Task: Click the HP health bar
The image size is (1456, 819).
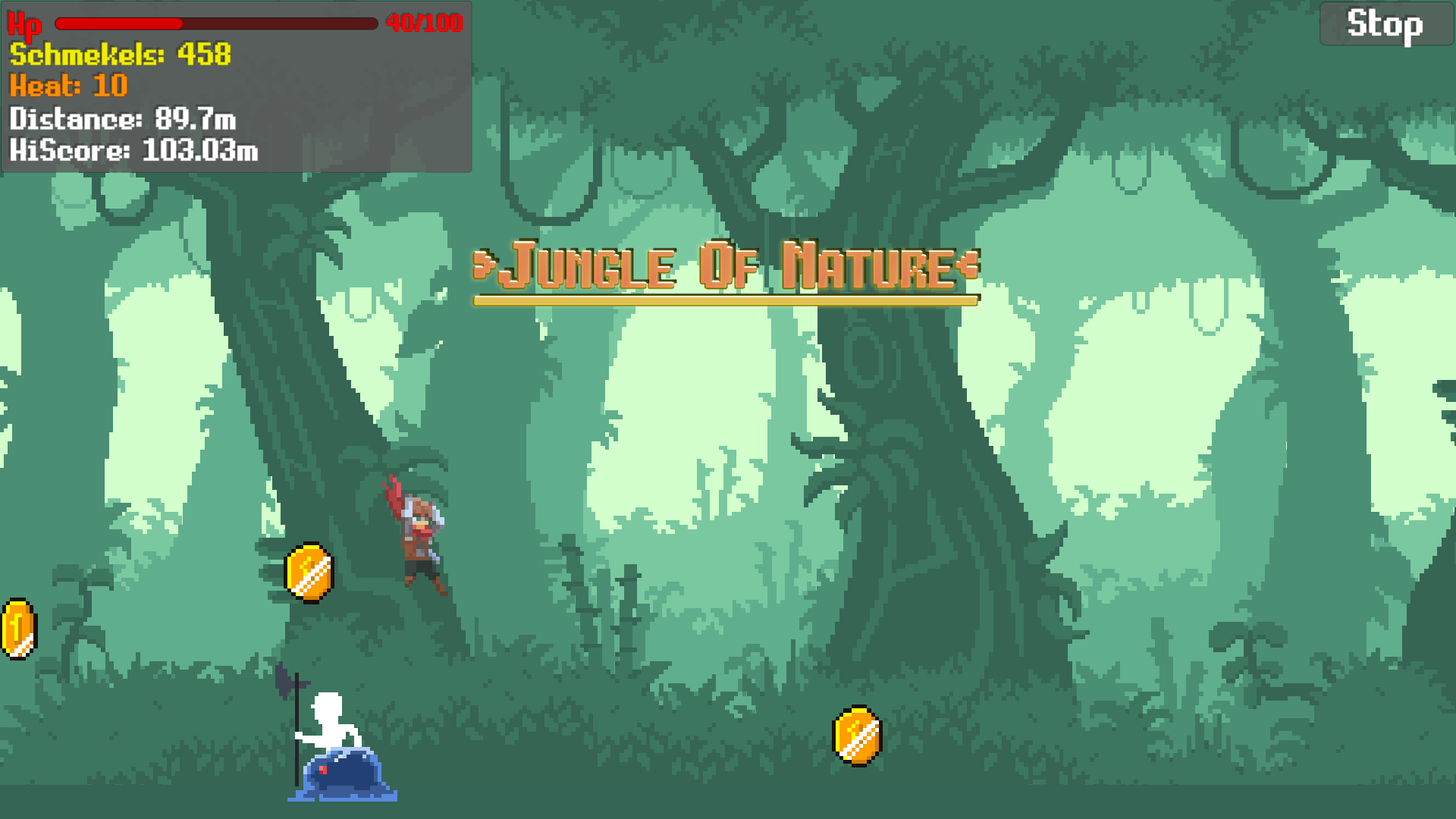Action: point(216,24)
